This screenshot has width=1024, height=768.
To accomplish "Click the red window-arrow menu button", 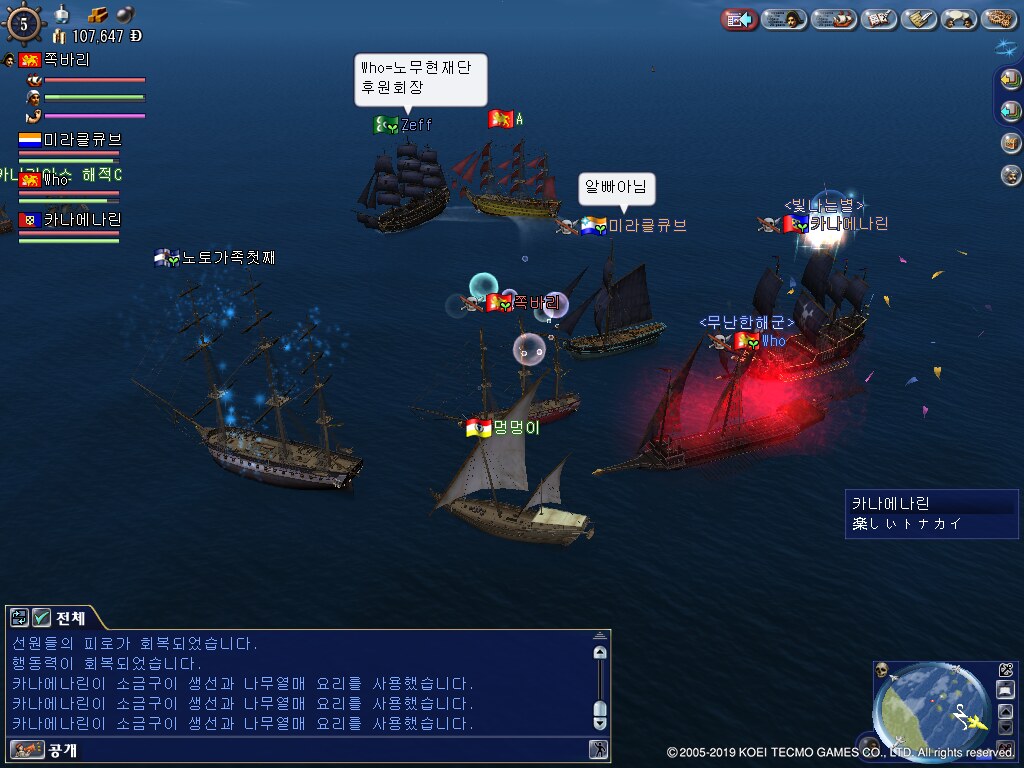I will tap(739, 19).
